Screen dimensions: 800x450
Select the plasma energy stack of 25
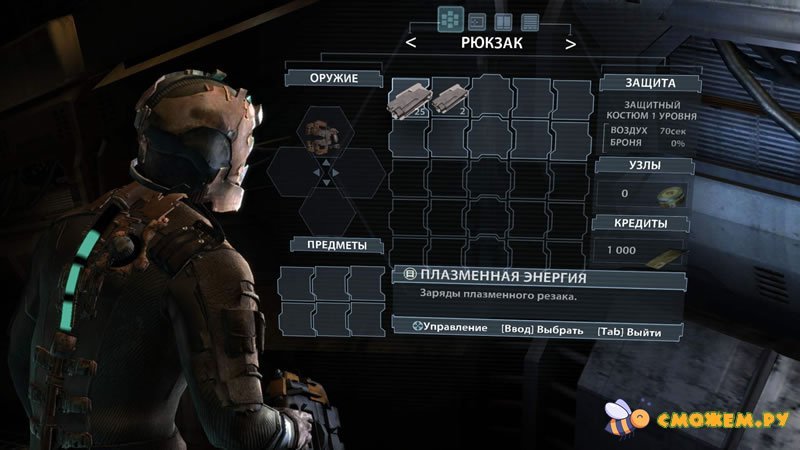tap(408, 98)
